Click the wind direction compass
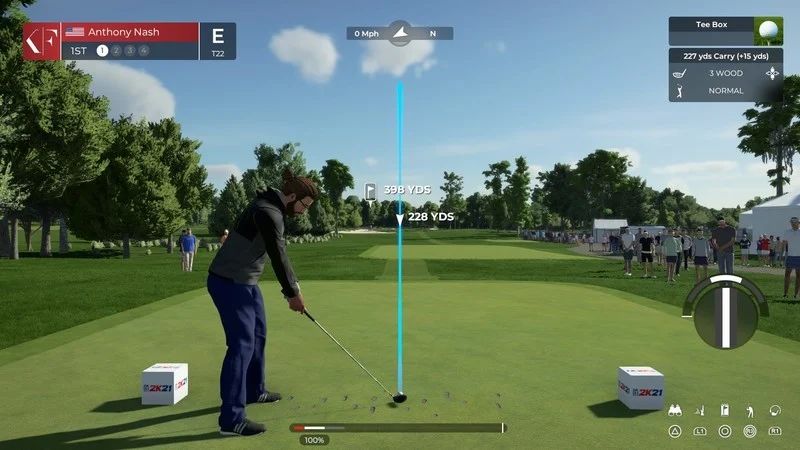This screenshot has width=800, height=450. [399, 33]
